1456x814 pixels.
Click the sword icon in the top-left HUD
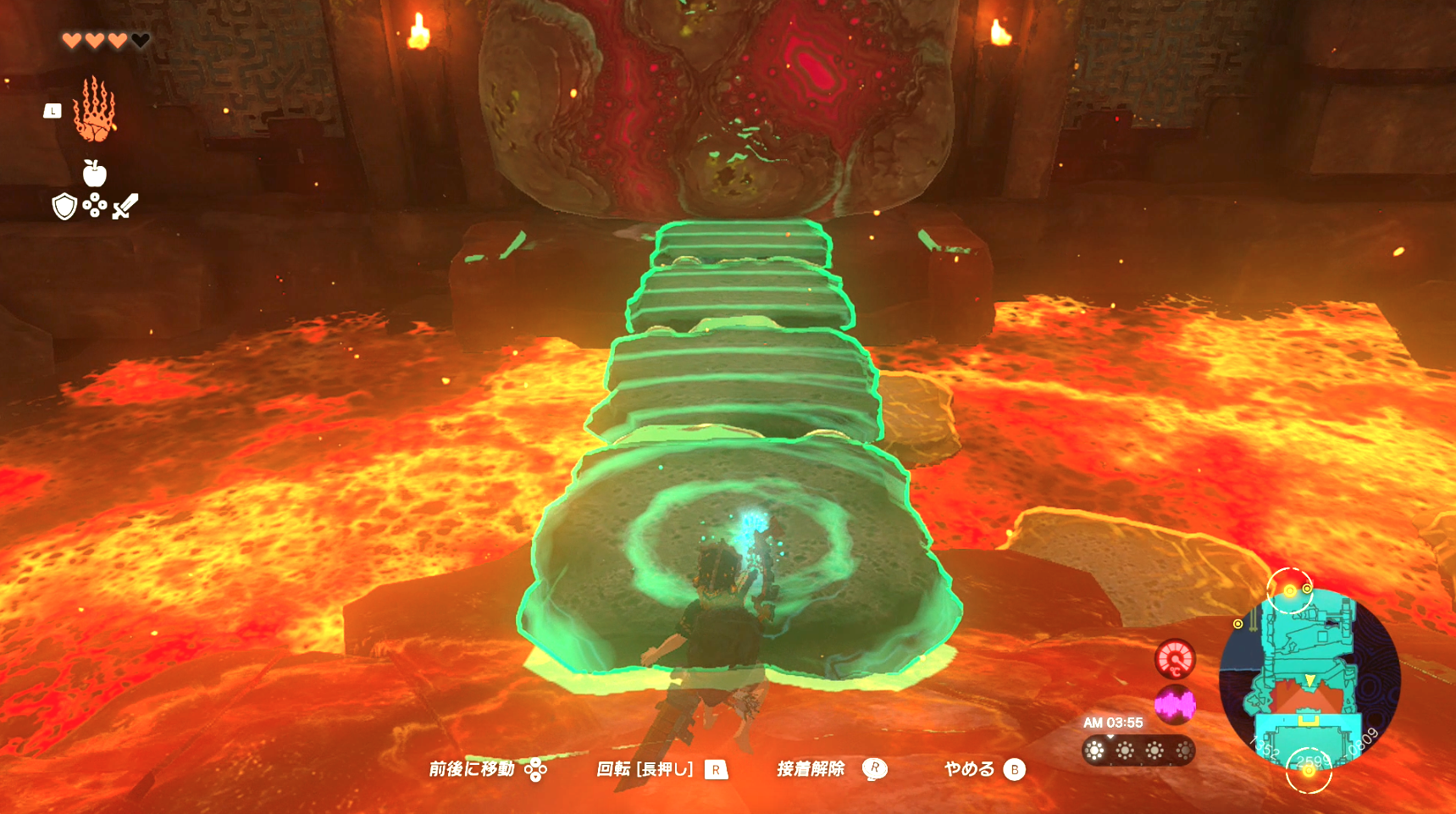tap(125, 205)
